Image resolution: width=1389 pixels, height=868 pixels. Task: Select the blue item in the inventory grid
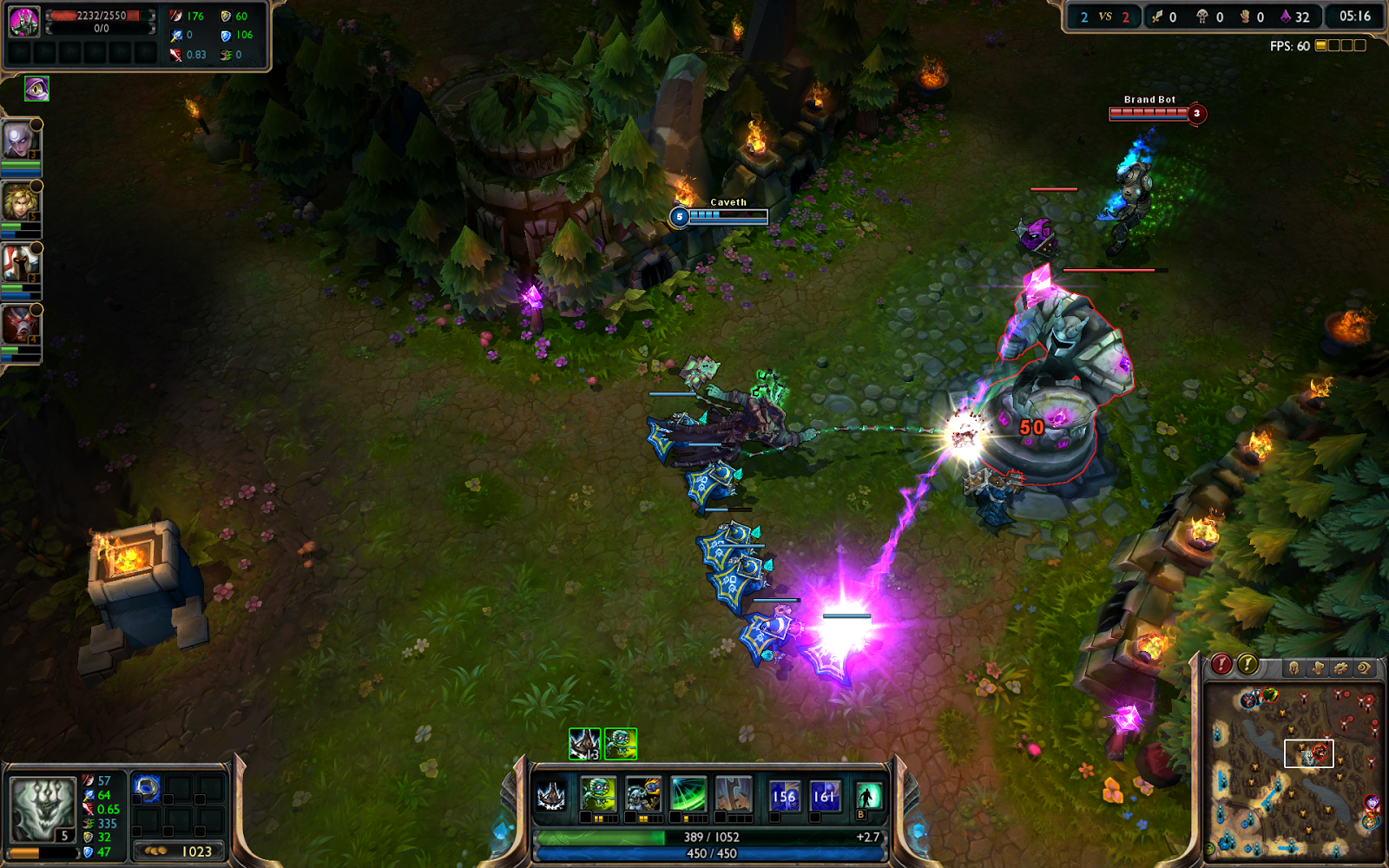[146, 788]
